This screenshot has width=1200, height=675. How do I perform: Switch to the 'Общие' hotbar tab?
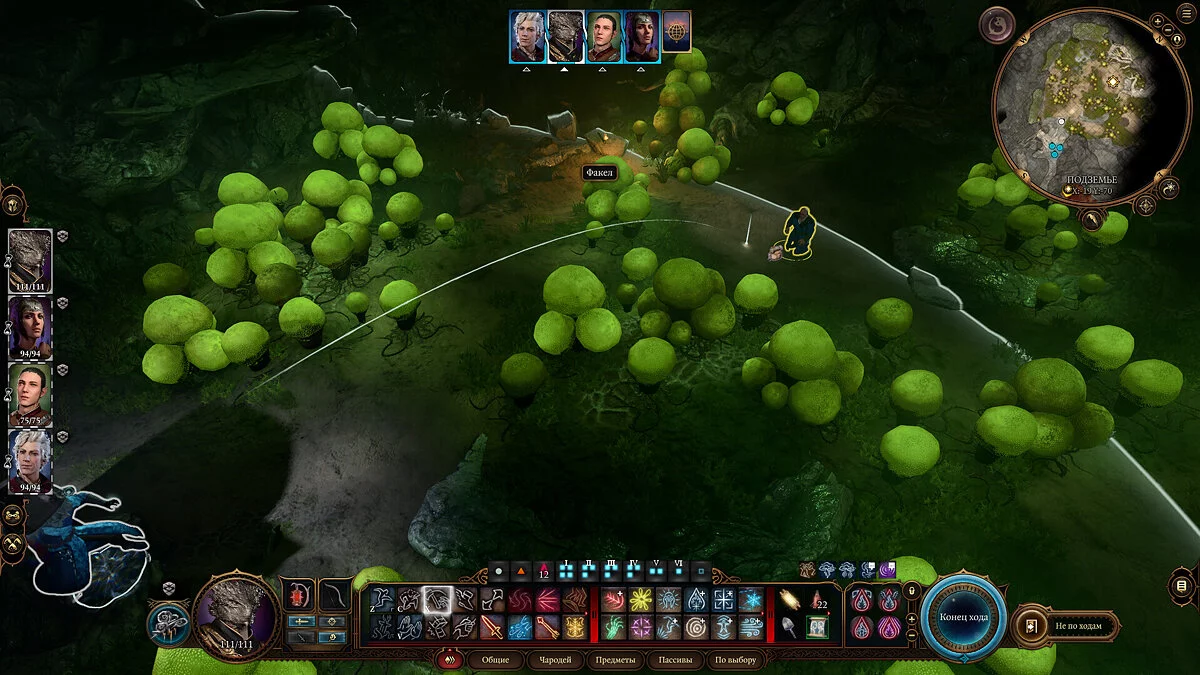[x=495, y=660]
